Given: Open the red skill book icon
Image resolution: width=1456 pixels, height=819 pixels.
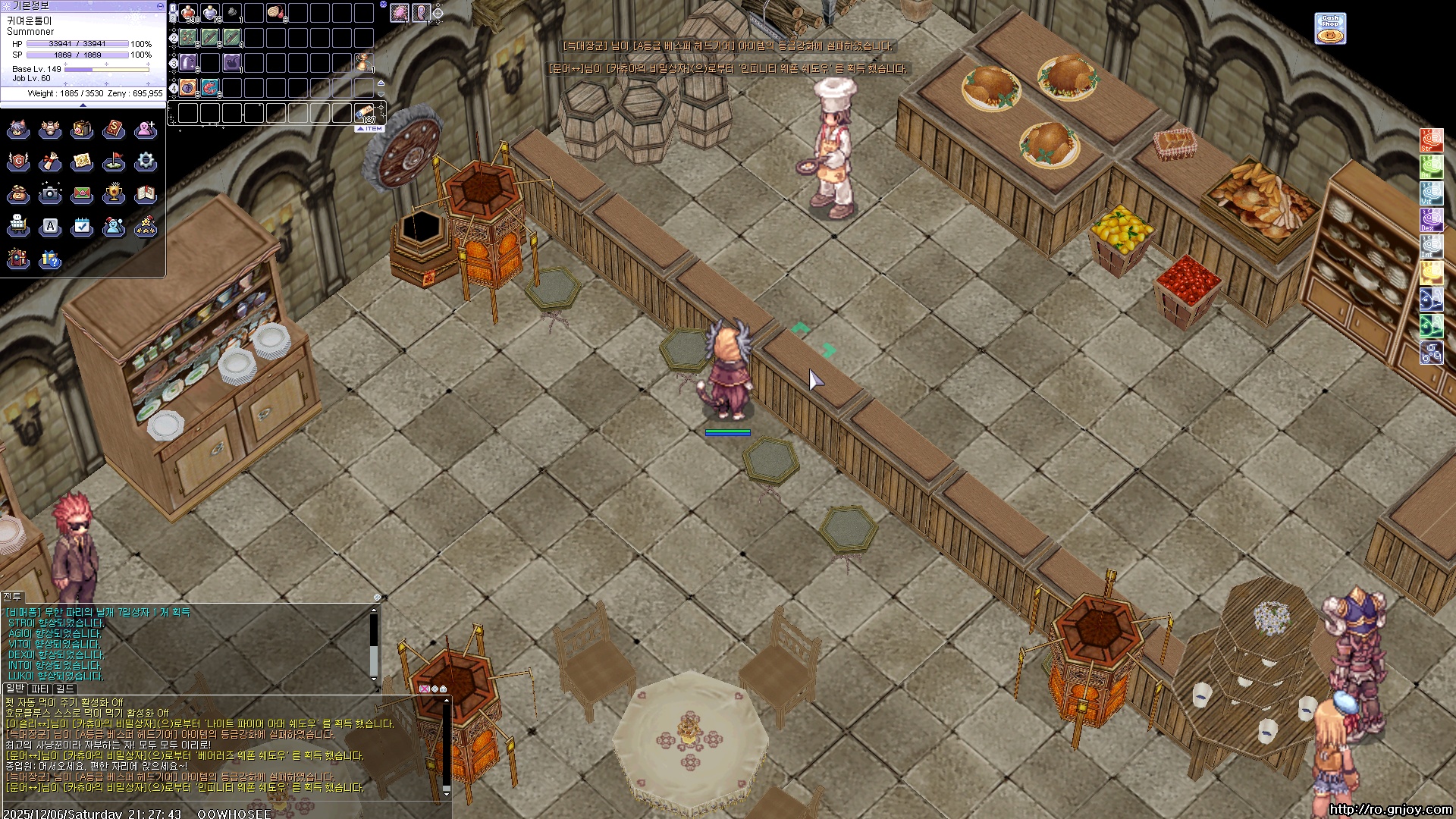Looking at the screenshot, I should pos(114,130).
